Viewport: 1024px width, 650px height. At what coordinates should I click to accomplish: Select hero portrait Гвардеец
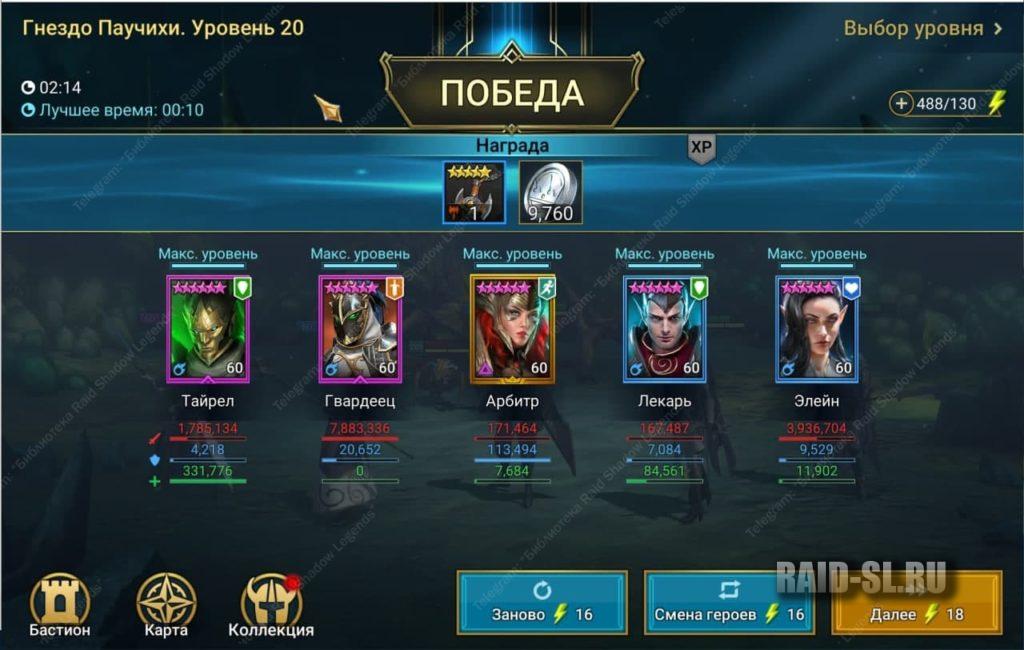pyautogui.click(x=360, y=329)
